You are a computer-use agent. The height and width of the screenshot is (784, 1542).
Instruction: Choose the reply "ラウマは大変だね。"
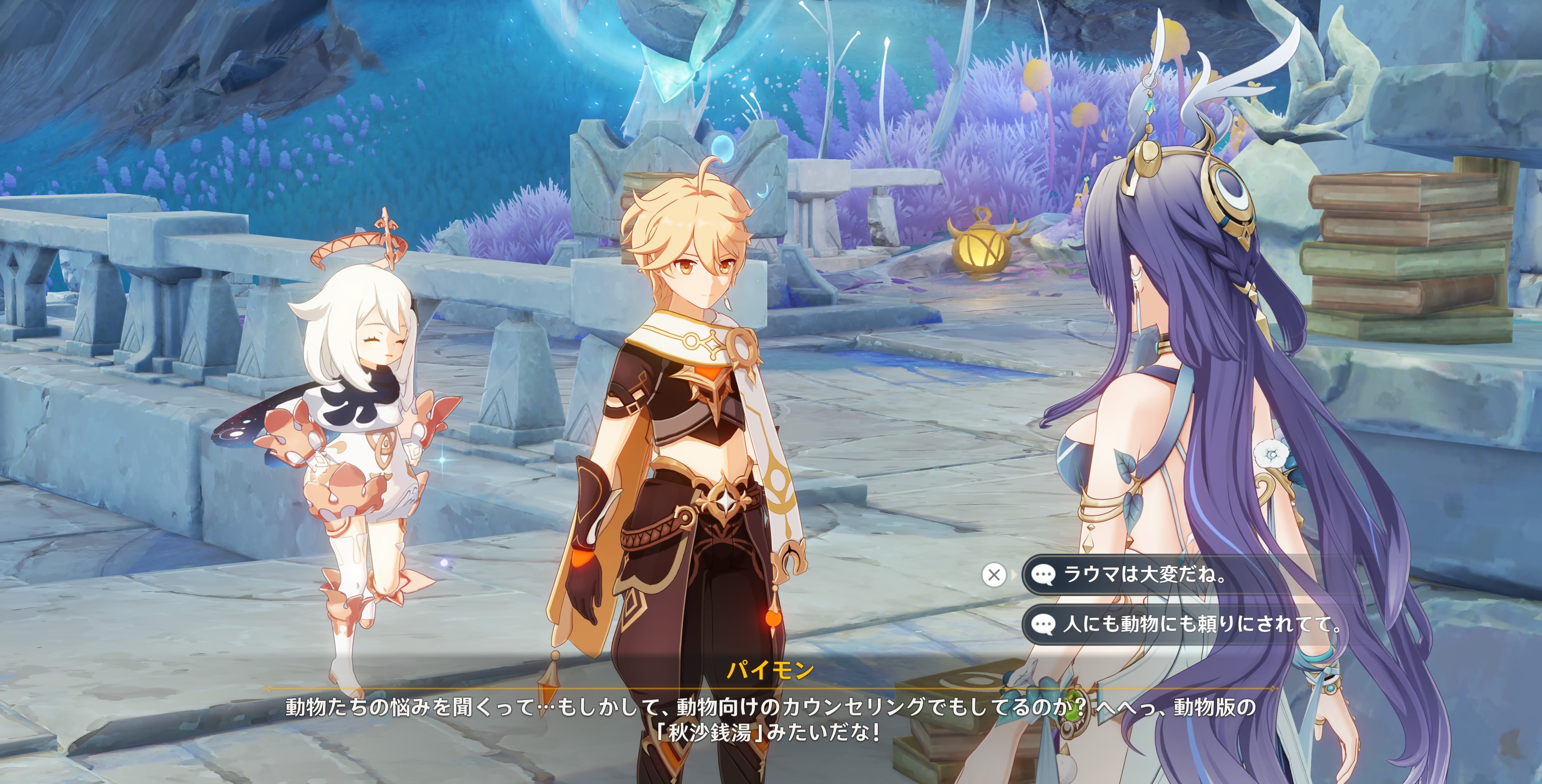pos(1143,575)
